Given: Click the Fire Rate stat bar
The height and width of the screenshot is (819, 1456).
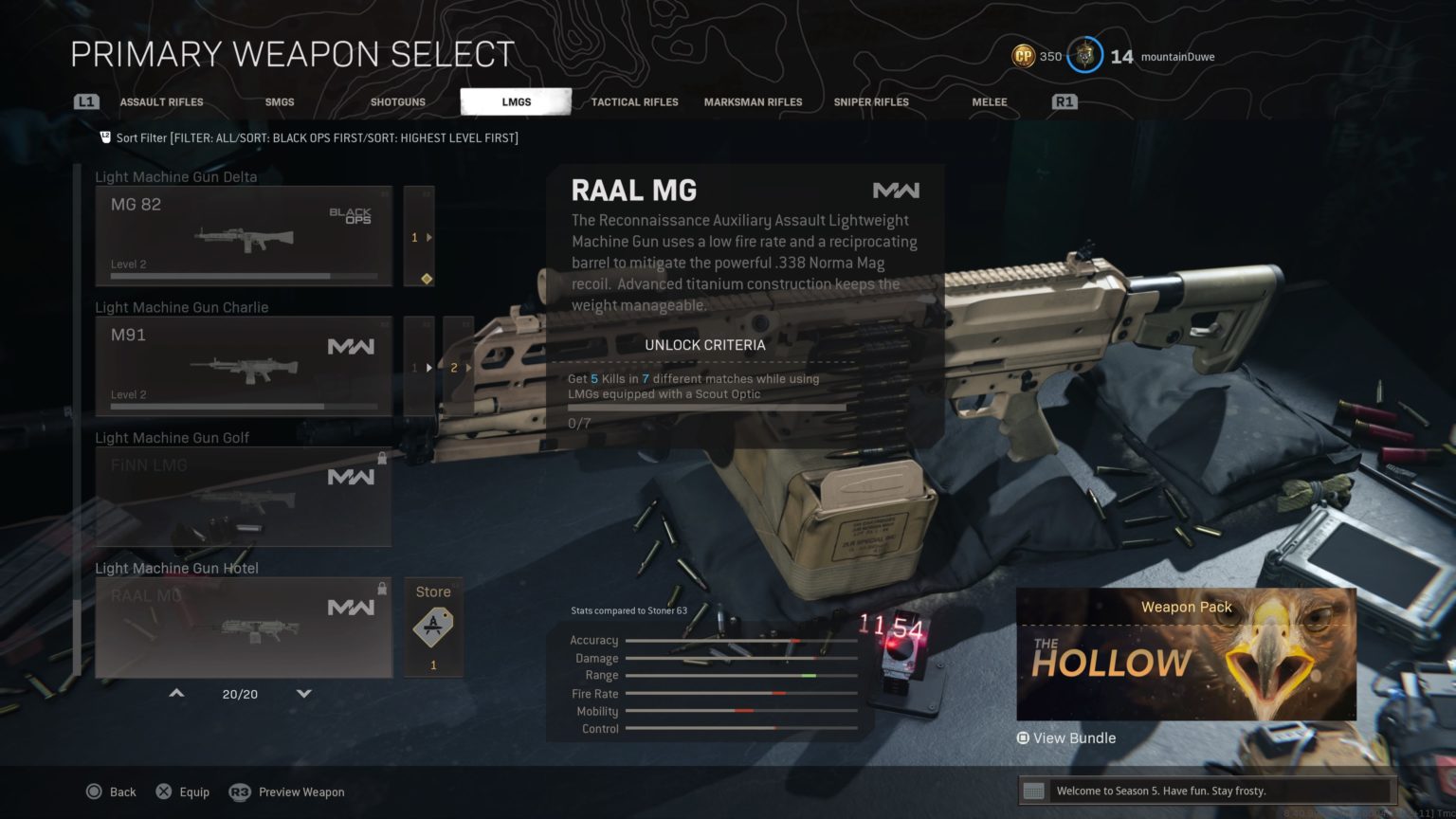Looking at the screenshot, I should 742,693.
